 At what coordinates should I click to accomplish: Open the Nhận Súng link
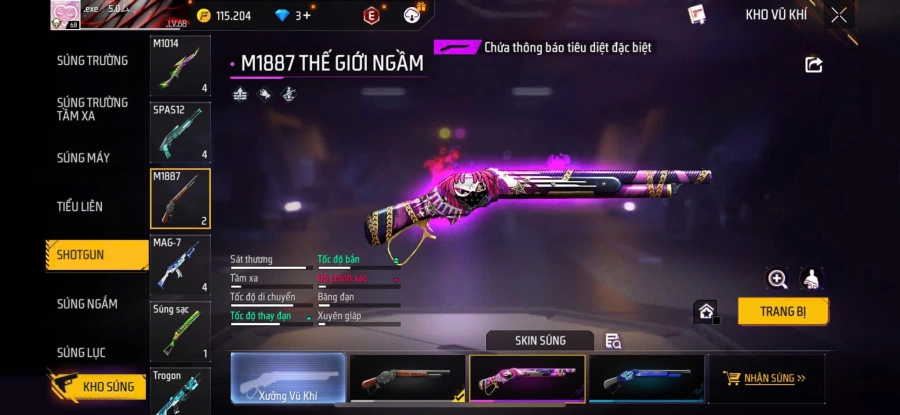[765, 378]
